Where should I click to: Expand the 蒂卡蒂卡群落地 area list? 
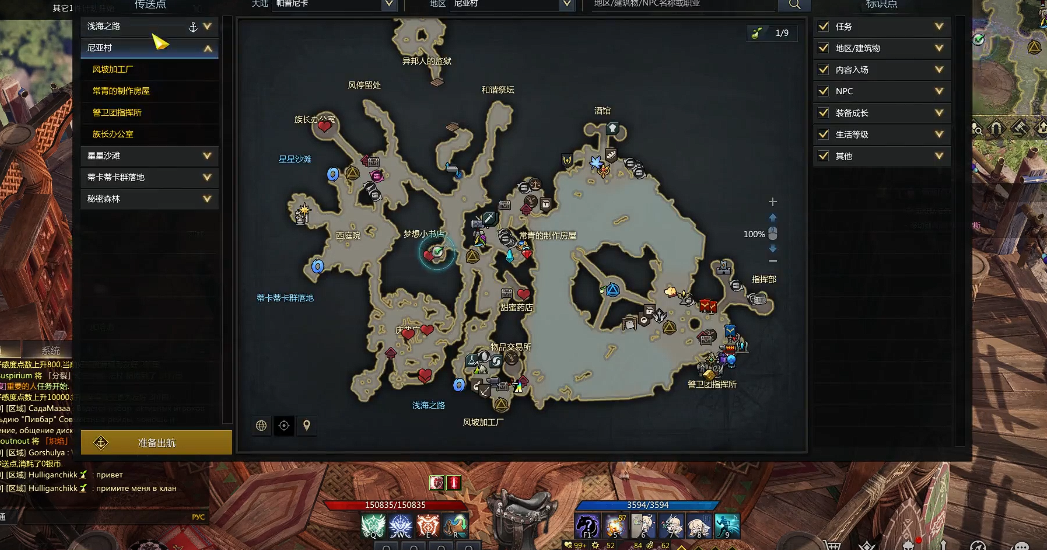click(208, 177)
